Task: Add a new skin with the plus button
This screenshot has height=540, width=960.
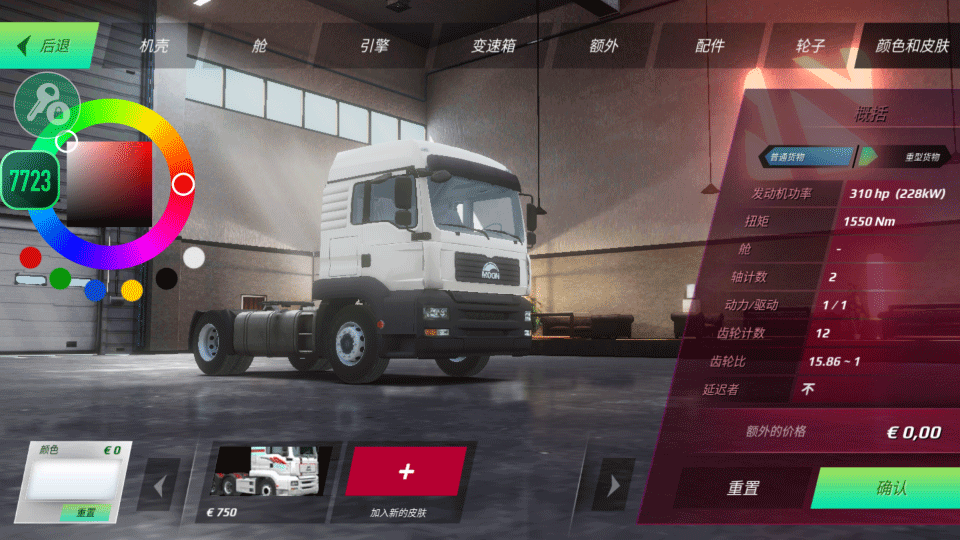Action: 406,471
